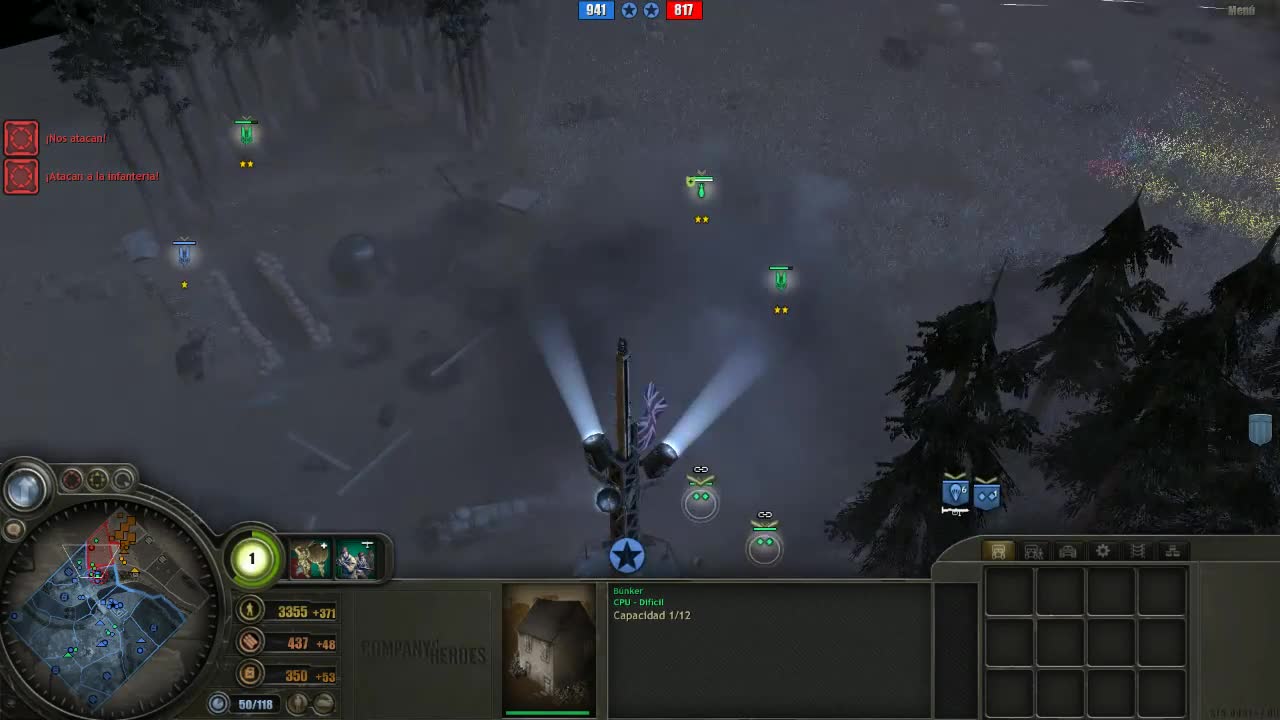Expand the minimap with the arrow button
Viewport: 1280px width, 720px height.
[x=24, y=486]
